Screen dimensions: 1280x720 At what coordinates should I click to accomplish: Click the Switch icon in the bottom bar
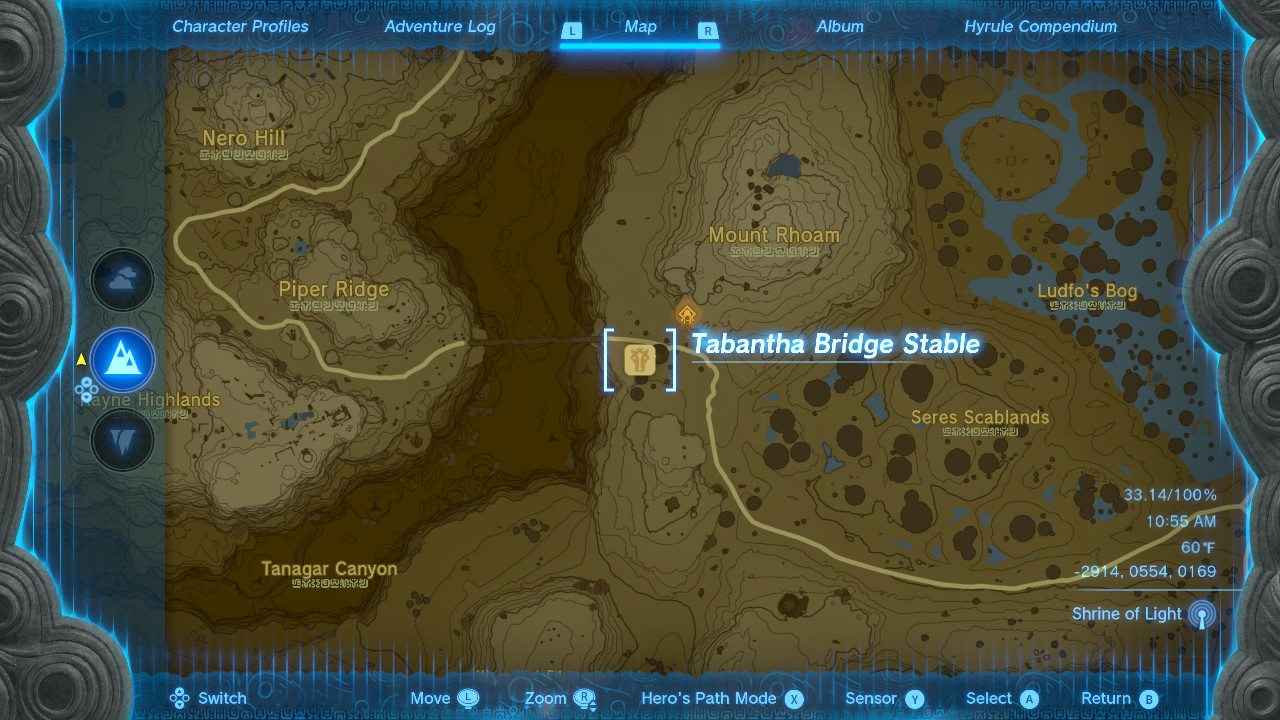(180, 698)
